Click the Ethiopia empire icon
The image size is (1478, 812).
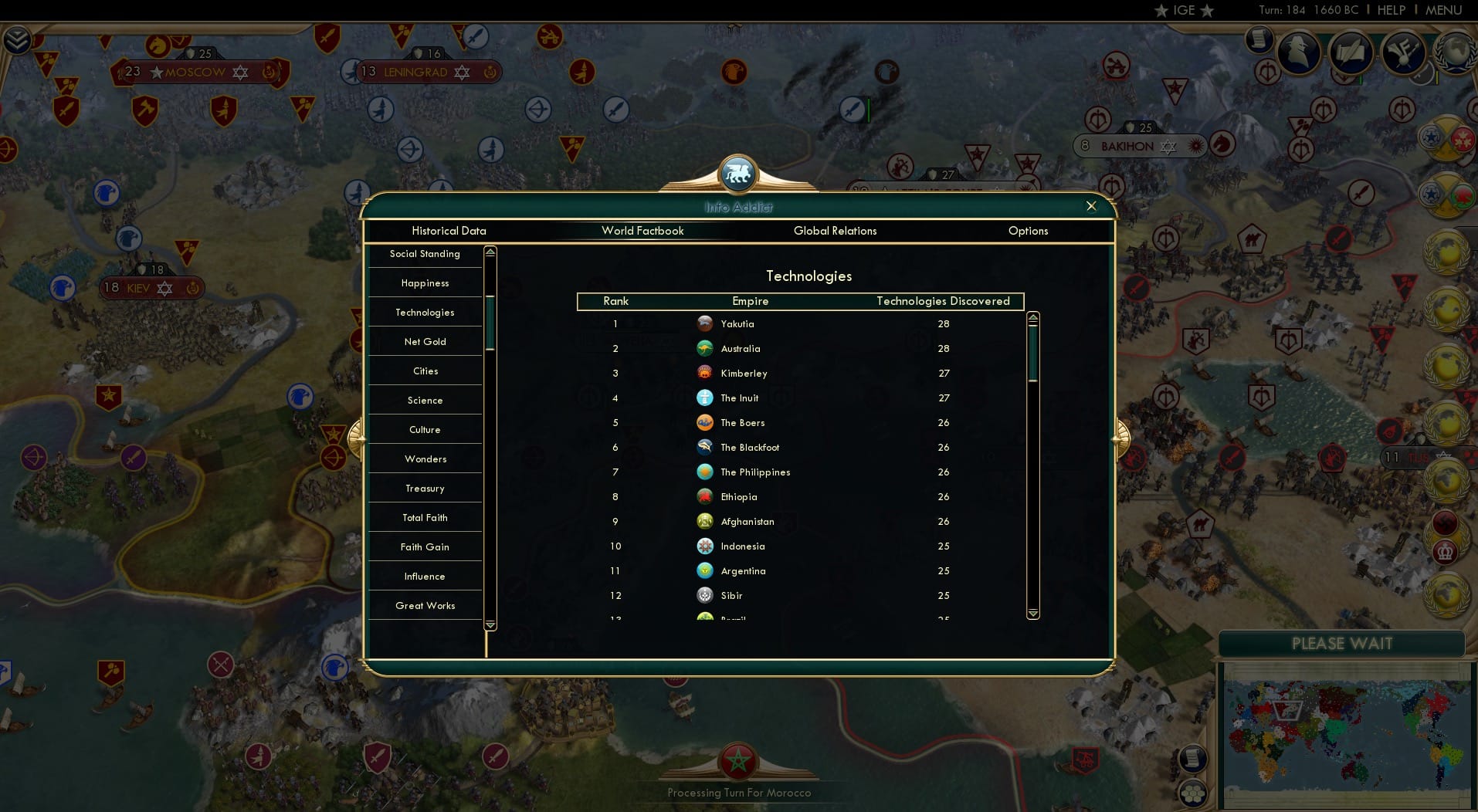[705, 497]
